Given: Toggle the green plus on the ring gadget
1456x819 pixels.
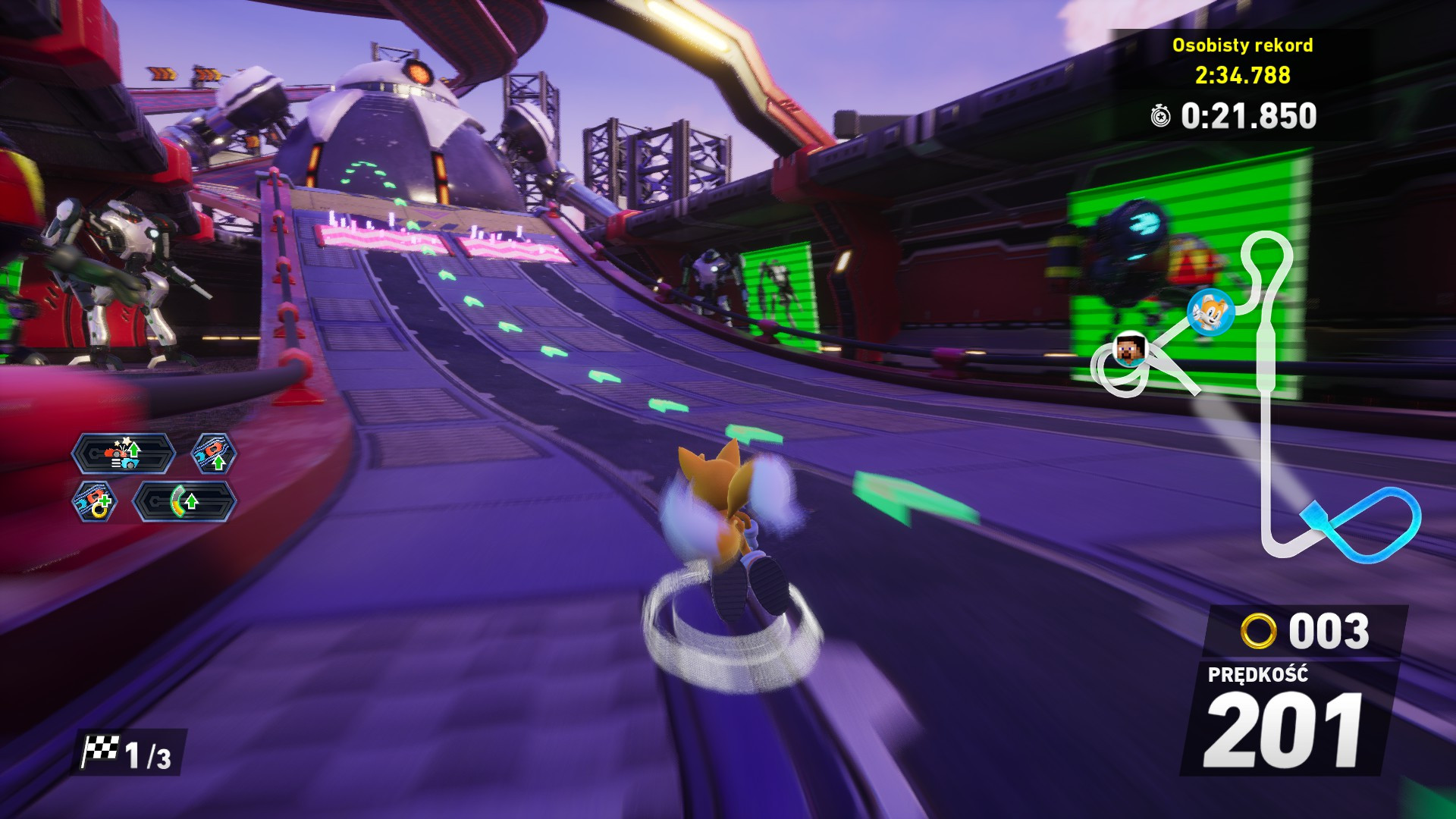Looking at the screenshot, I should tap(104, 503).
